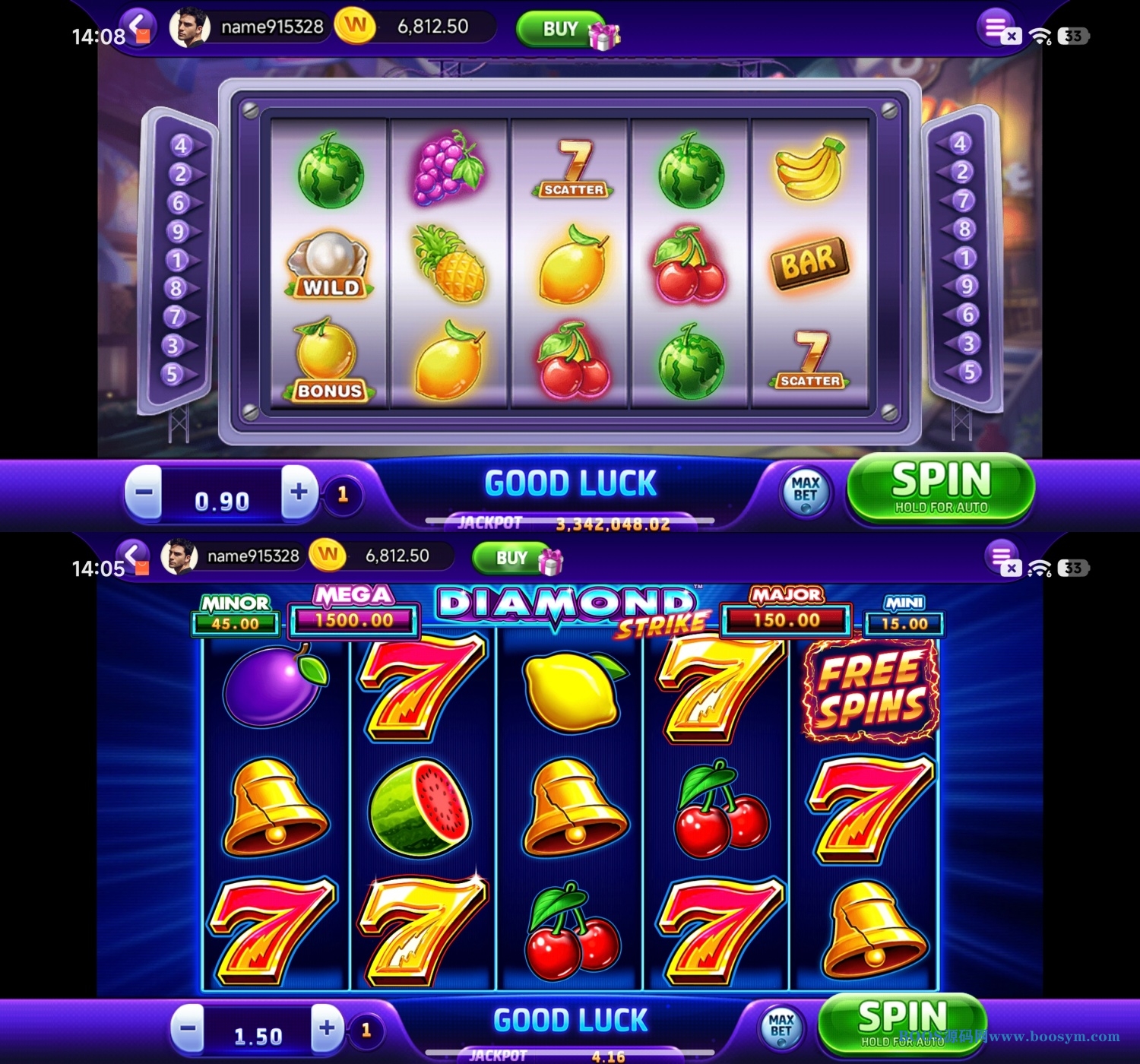
Task: Raise the 1.50 bet using plus
Action: click(x=327, y=1029)
